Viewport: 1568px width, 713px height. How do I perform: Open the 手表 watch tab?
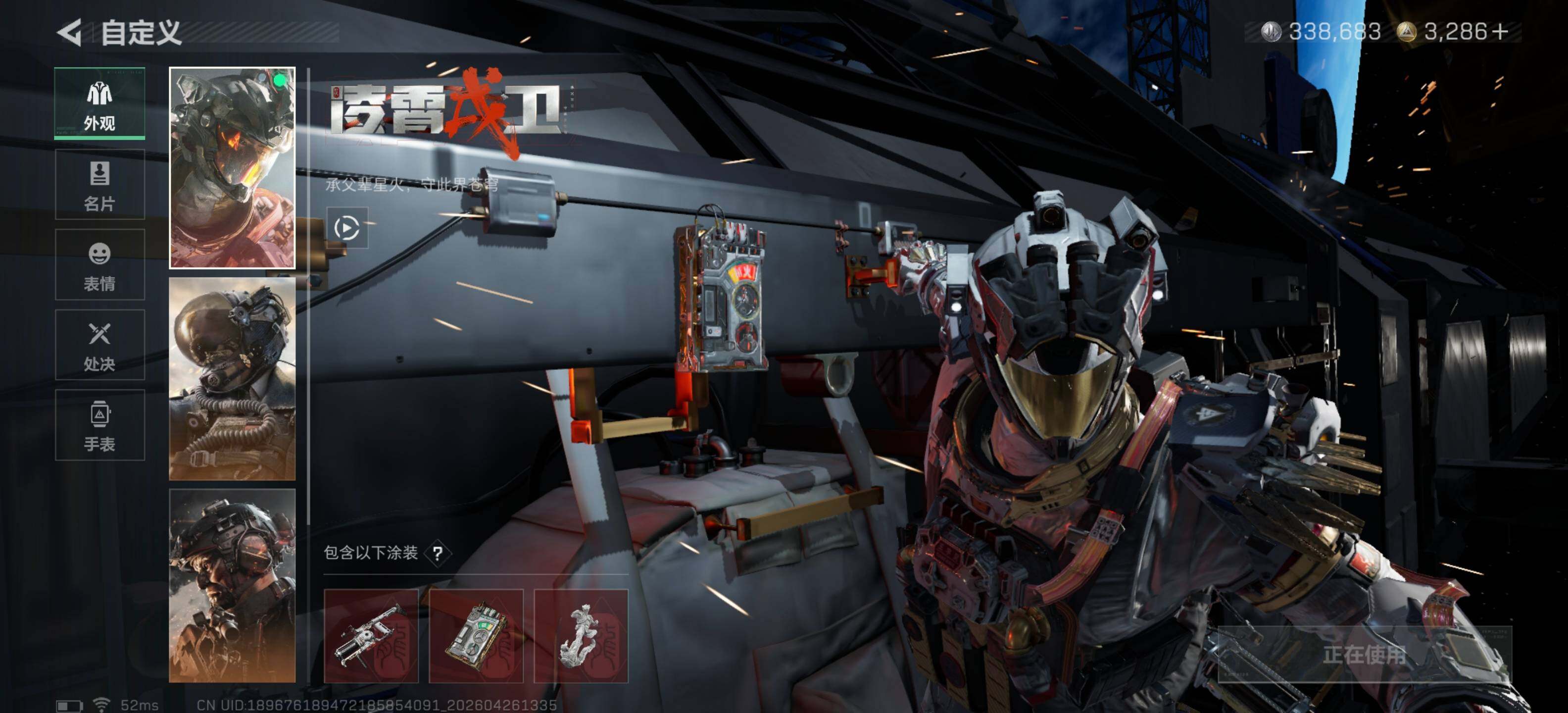pos(99,425)
